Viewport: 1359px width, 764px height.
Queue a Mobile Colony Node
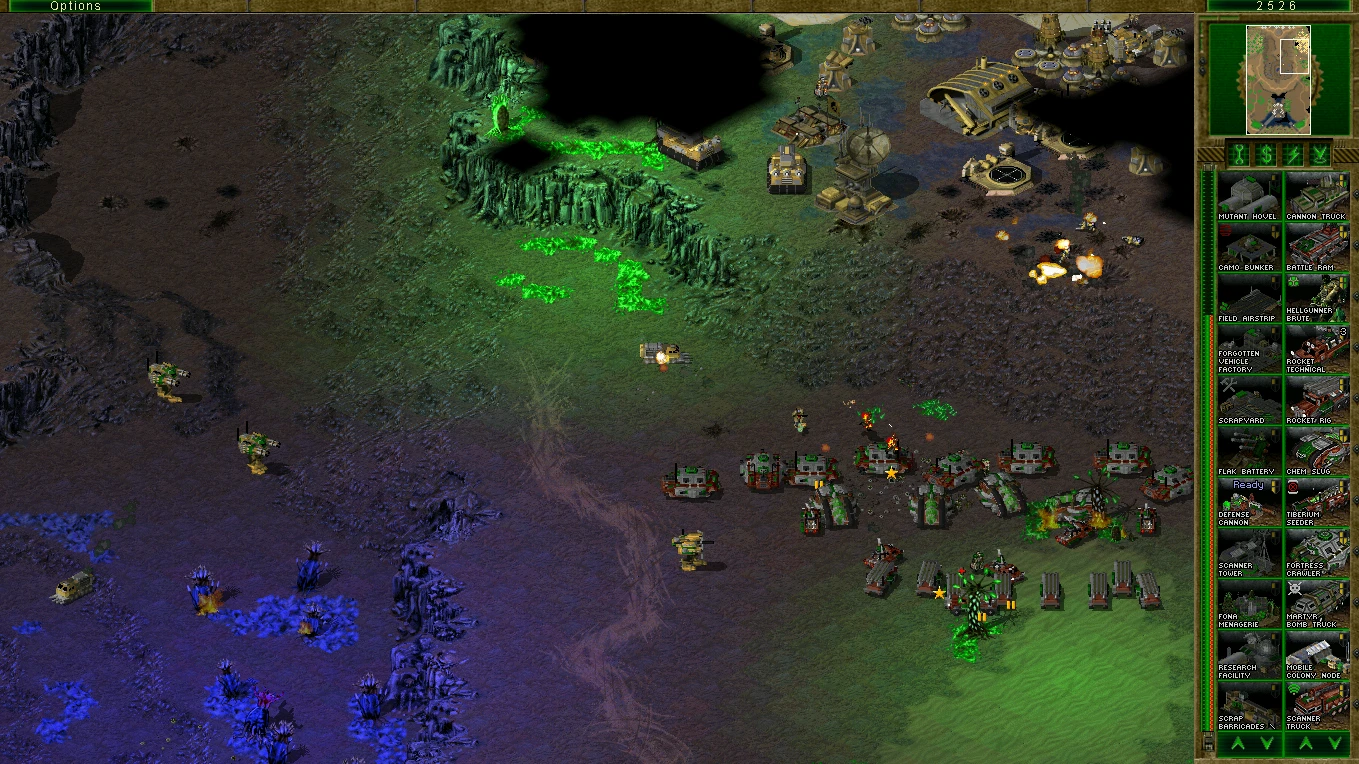(1316, 655)
